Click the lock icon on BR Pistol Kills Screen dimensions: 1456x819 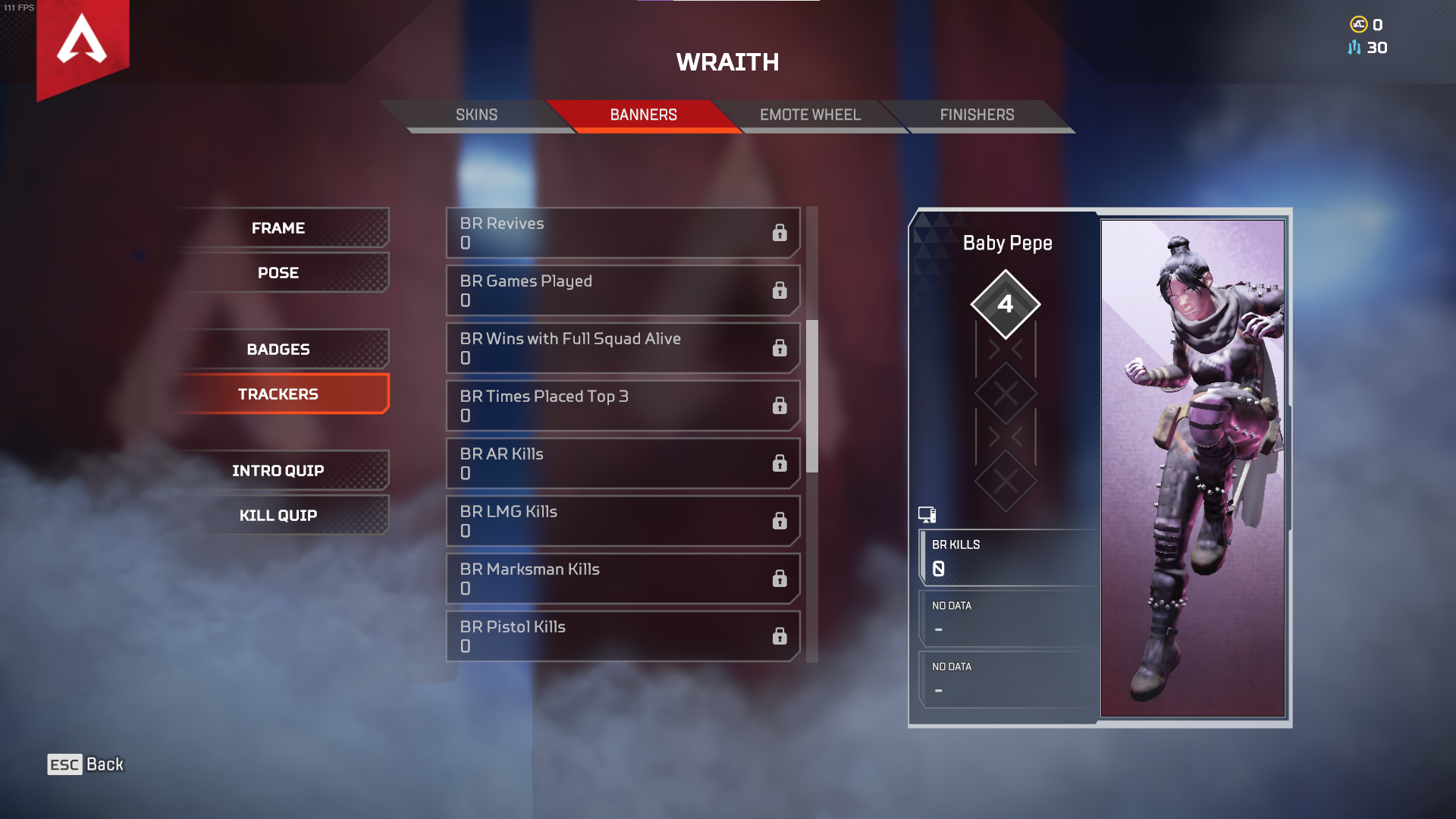coord(780,636)
